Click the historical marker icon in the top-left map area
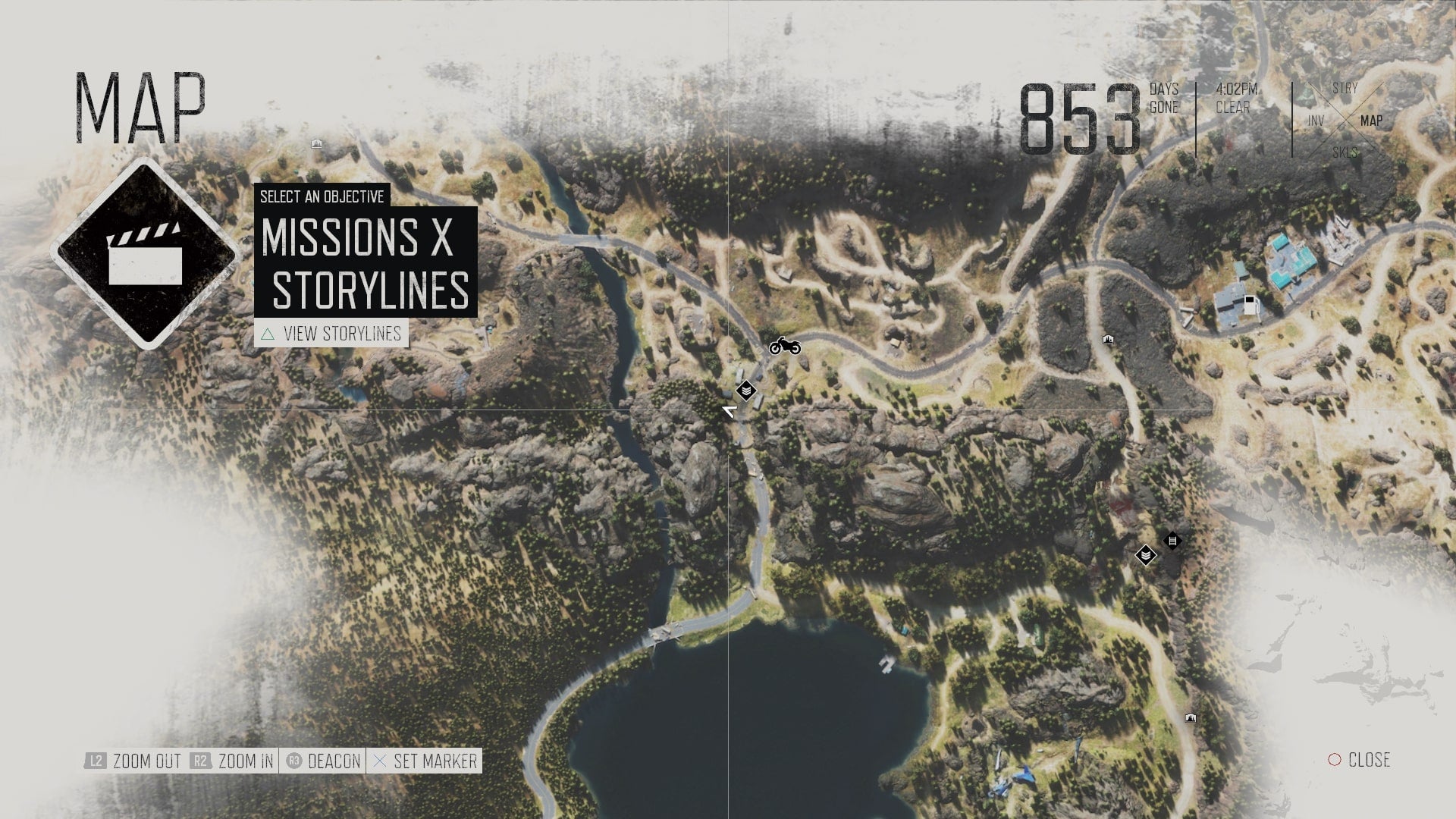Screen dimensions: 1456x819 316,144
